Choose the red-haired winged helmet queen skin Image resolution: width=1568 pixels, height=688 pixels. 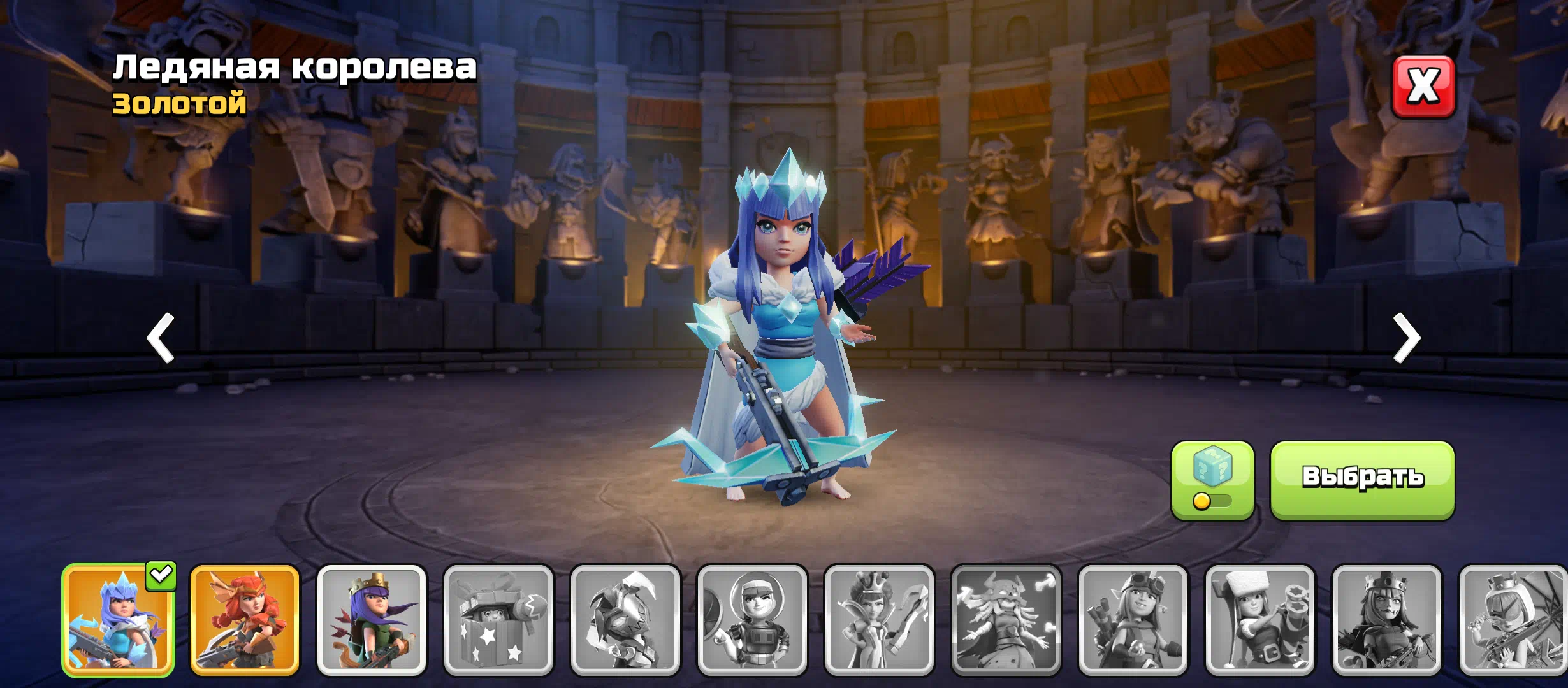click(245, 620)
